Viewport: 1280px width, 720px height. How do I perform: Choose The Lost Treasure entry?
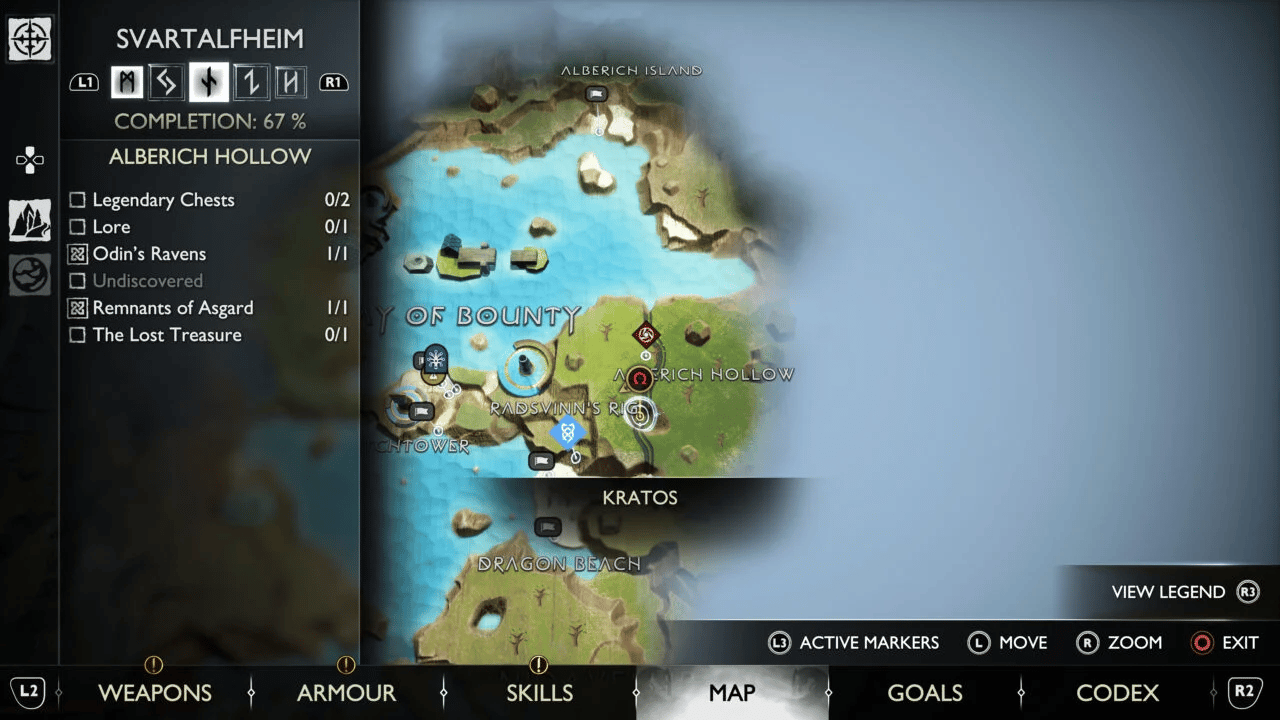click(167, 335)
